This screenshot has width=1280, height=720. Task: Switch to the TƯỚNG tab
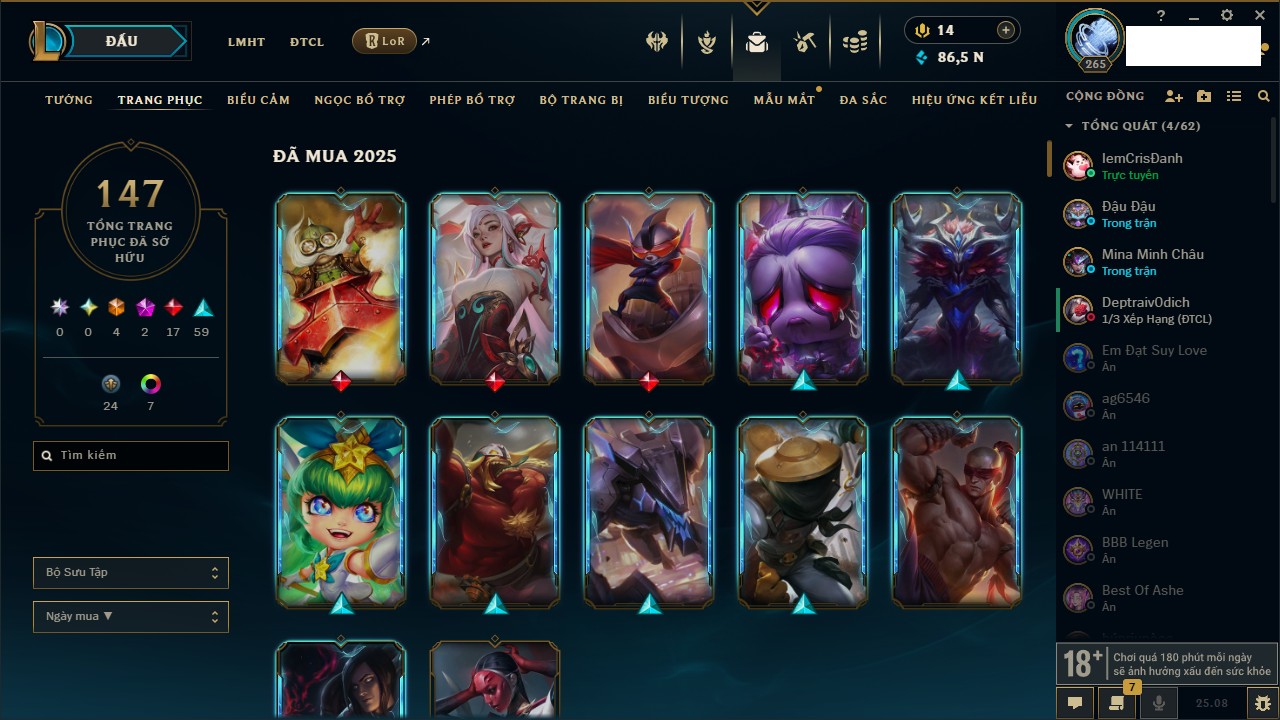coord(69,100)
